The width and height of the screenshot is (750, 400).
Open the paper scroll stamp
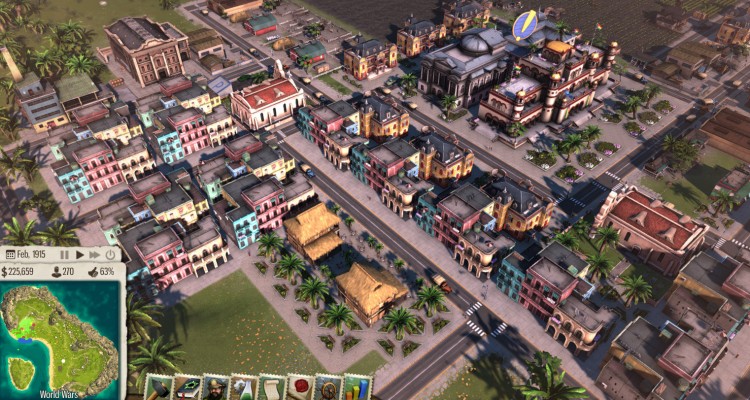click(x=272, y=388)
